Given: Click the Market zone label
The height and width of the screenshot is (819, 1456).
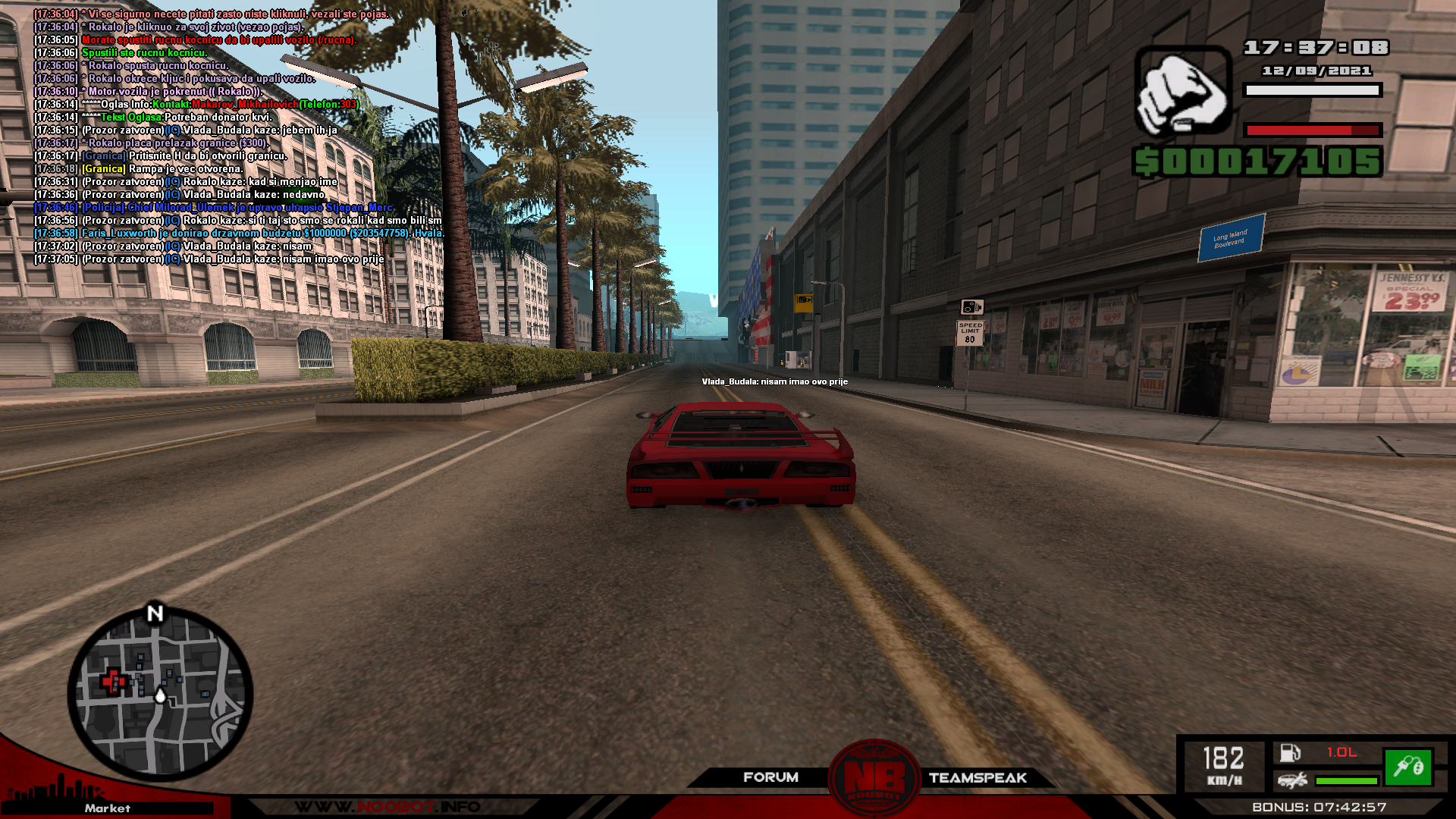Looking at the screenshot, I should point(107,808).
